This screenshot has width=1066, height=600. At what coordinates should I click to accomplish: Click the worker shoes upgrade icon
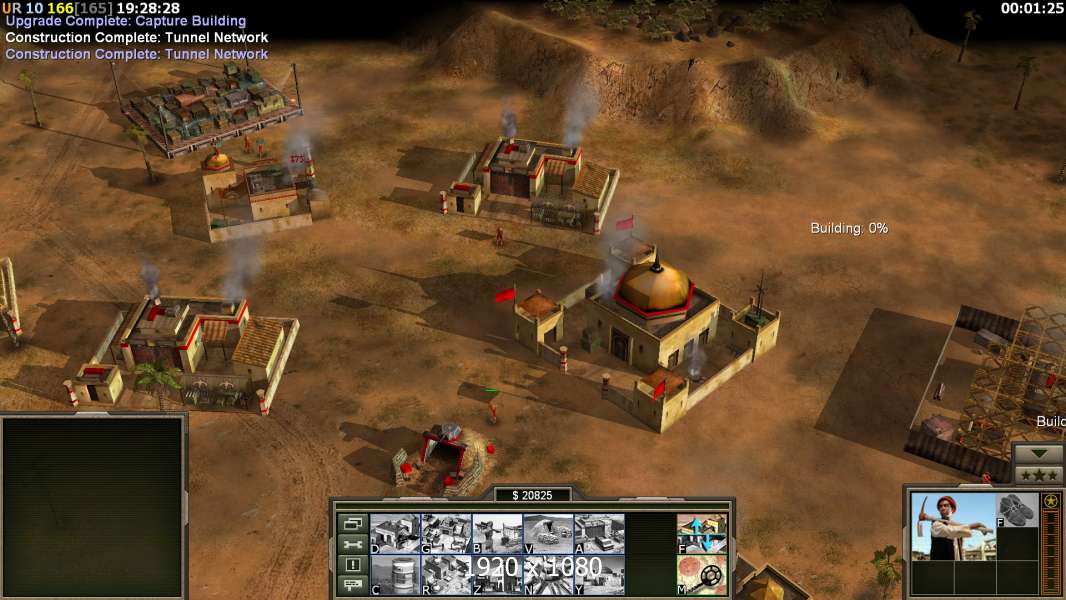pos(1017,510)
